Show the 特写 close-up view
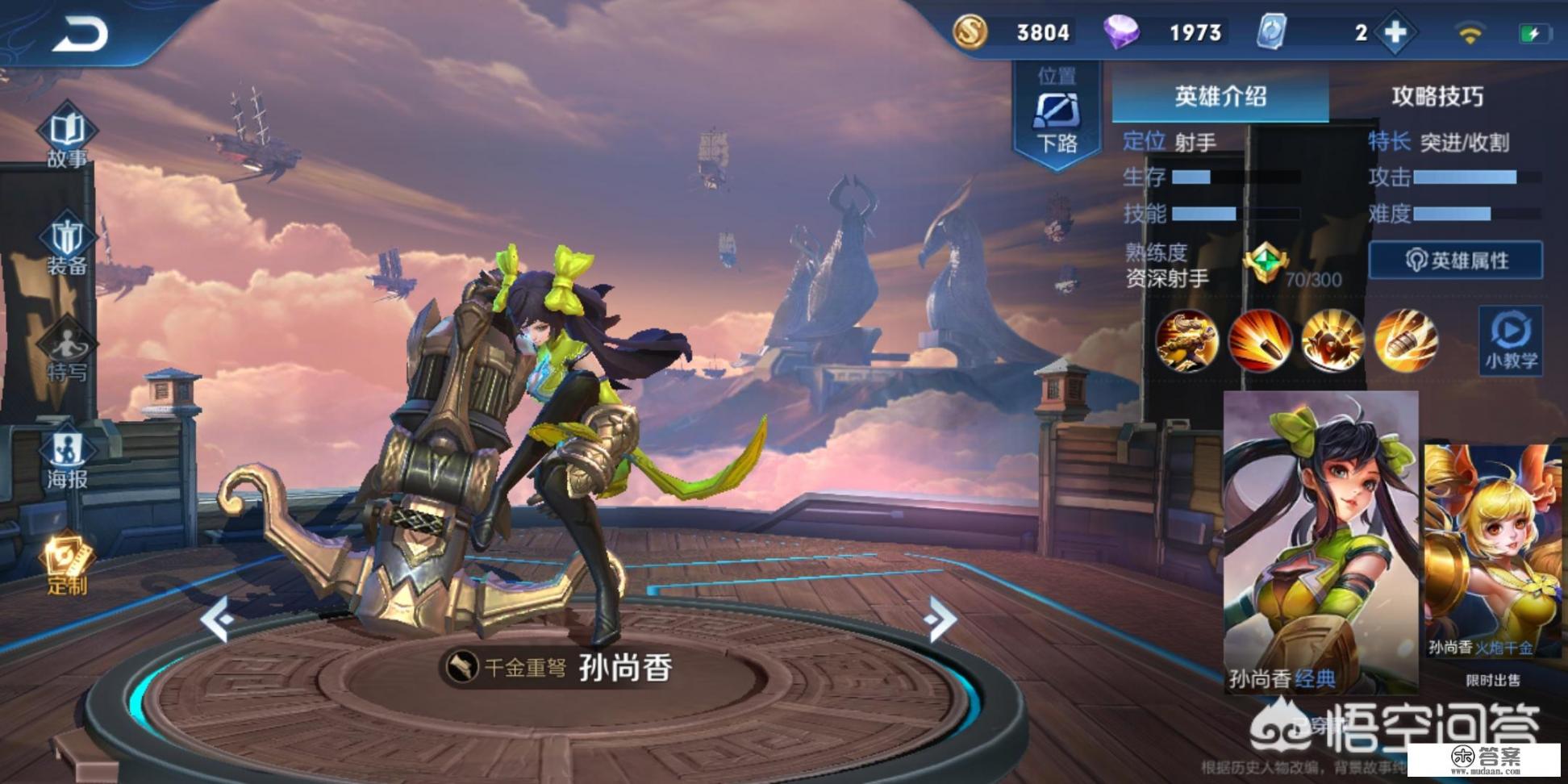Viewport: 1568px width, 784px height. (67, 352)
